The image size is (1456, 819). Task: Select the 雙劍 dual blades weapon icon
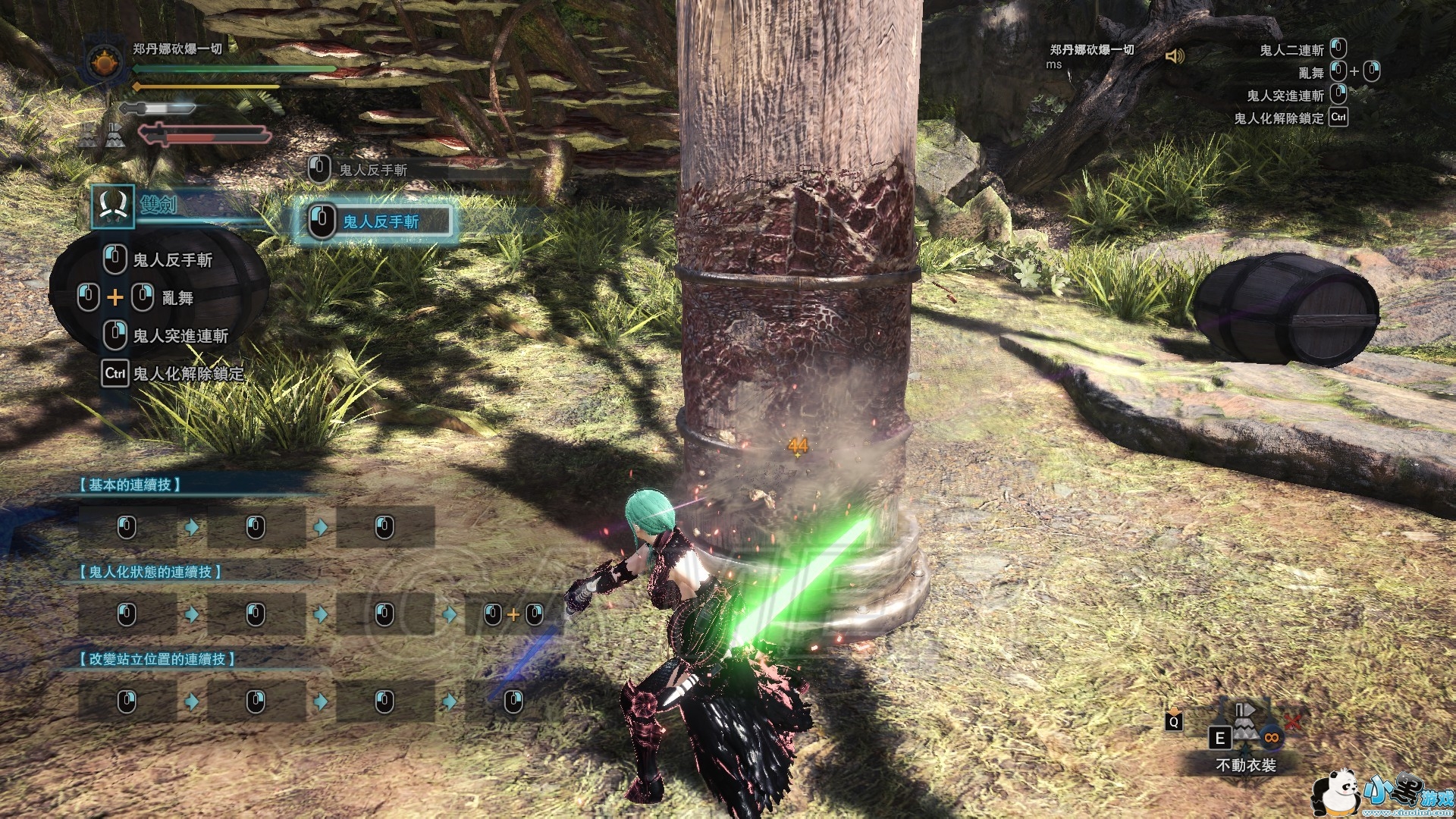coord(113,206)
